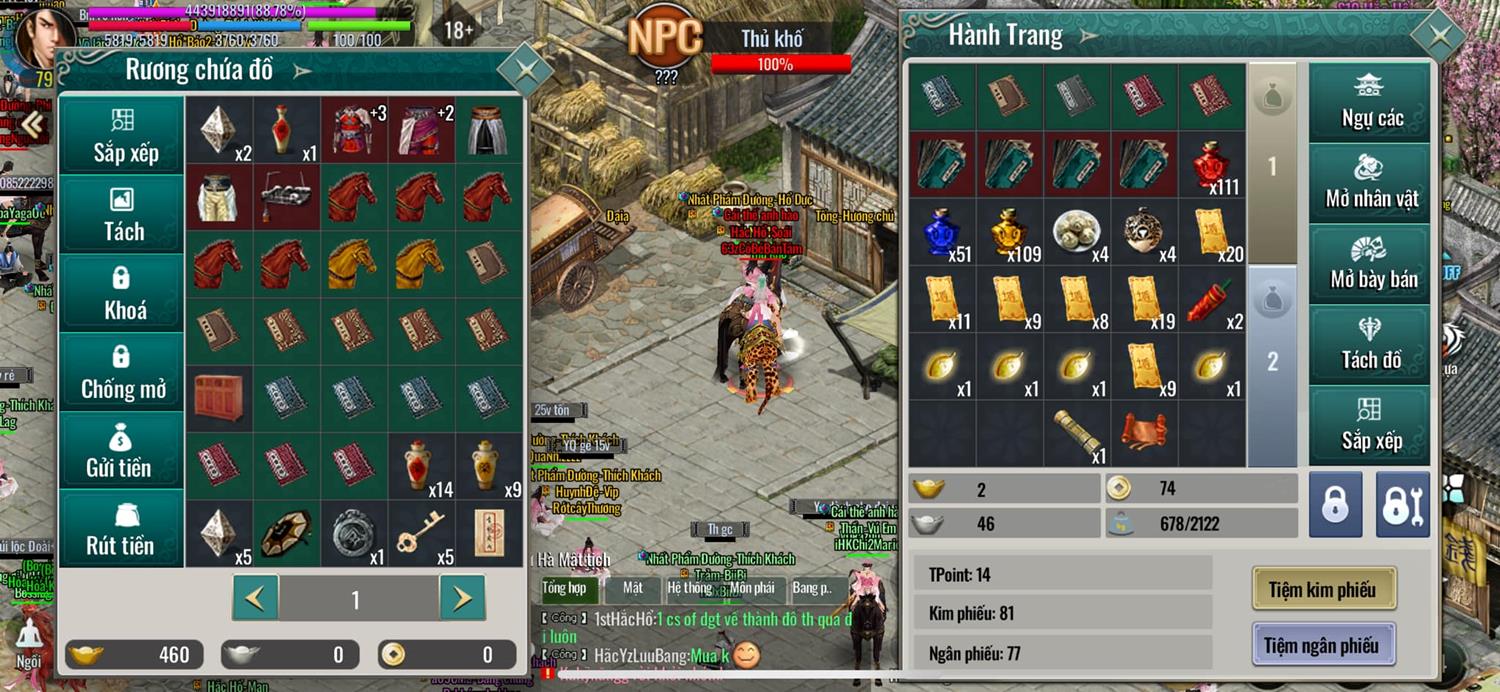
Task: Open Tiệm ngân phiếu shop
Action: pos(1323,645)
